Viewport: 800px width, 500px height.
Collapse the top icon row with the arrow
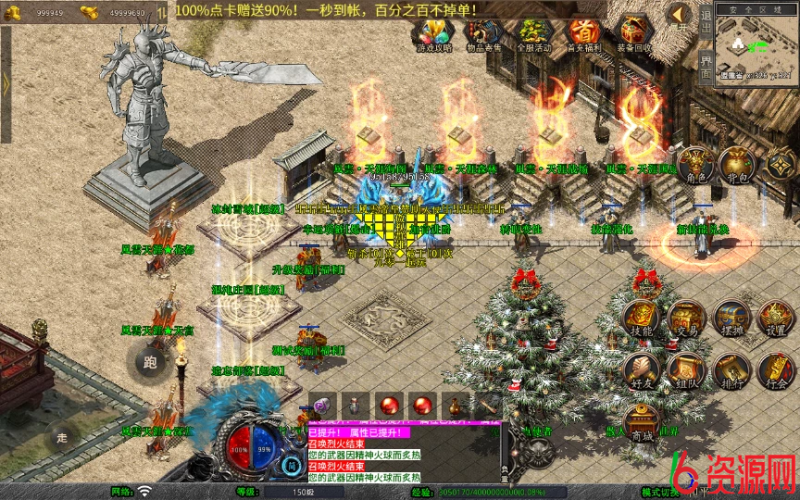point(680,15)
